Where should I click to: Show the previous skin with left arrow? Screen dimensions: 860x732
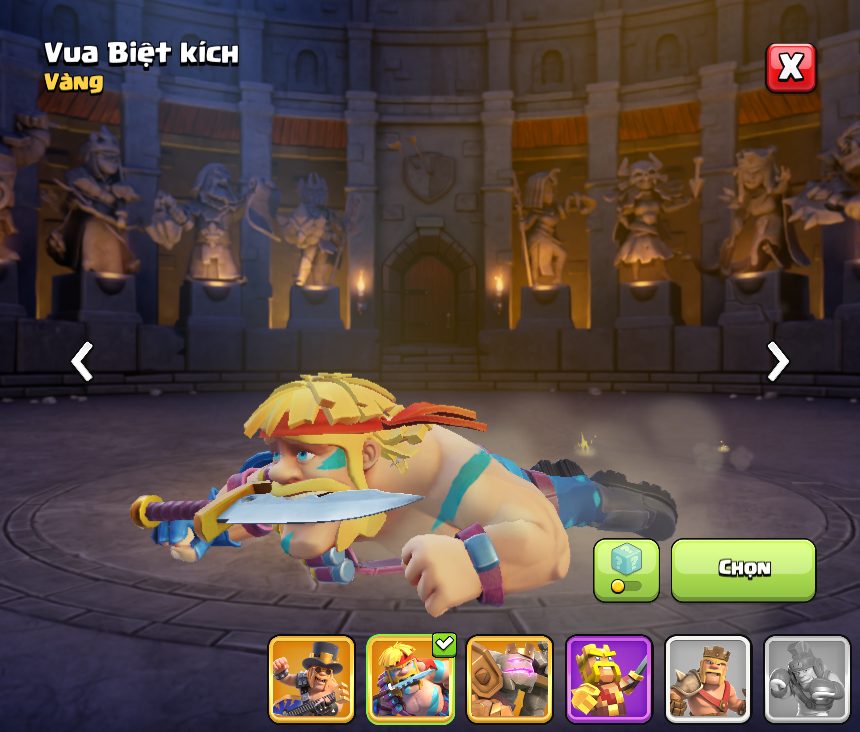82,361
